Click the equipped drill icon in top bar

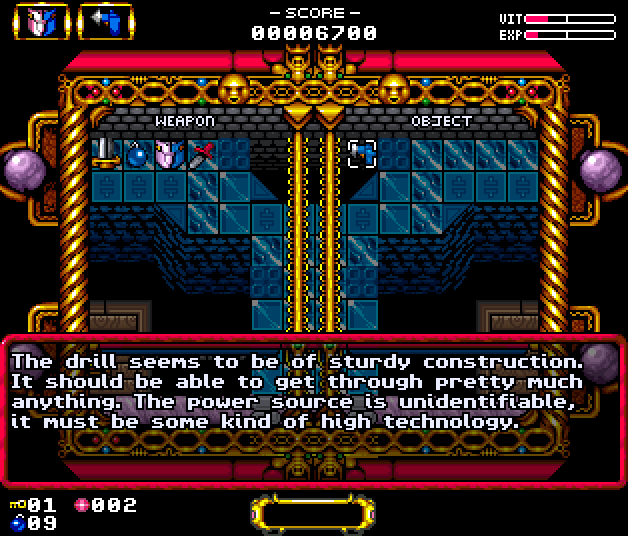[105, 22]
